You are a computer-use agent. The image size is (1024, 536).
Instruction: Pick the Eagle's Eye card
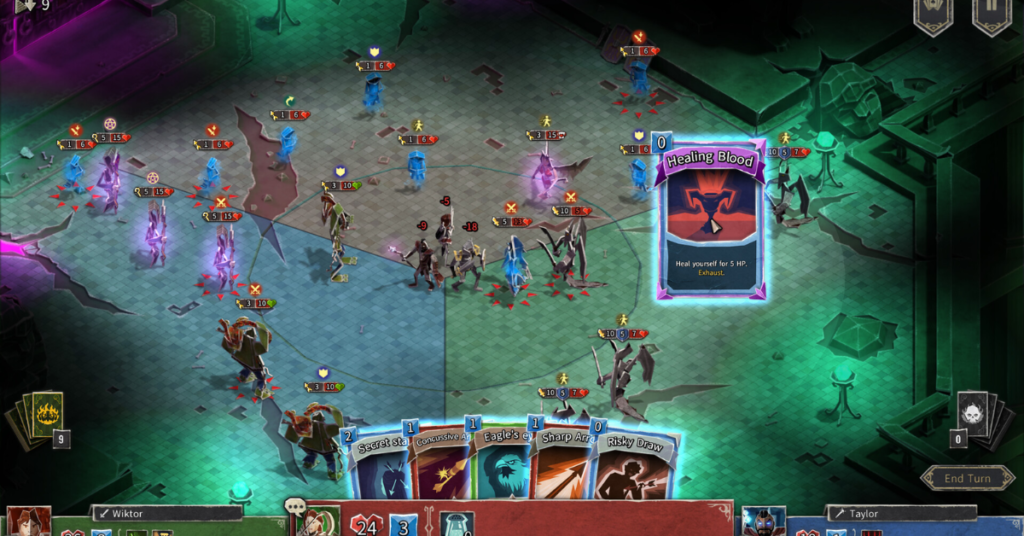pyautogui.click(x=498, y=465)
